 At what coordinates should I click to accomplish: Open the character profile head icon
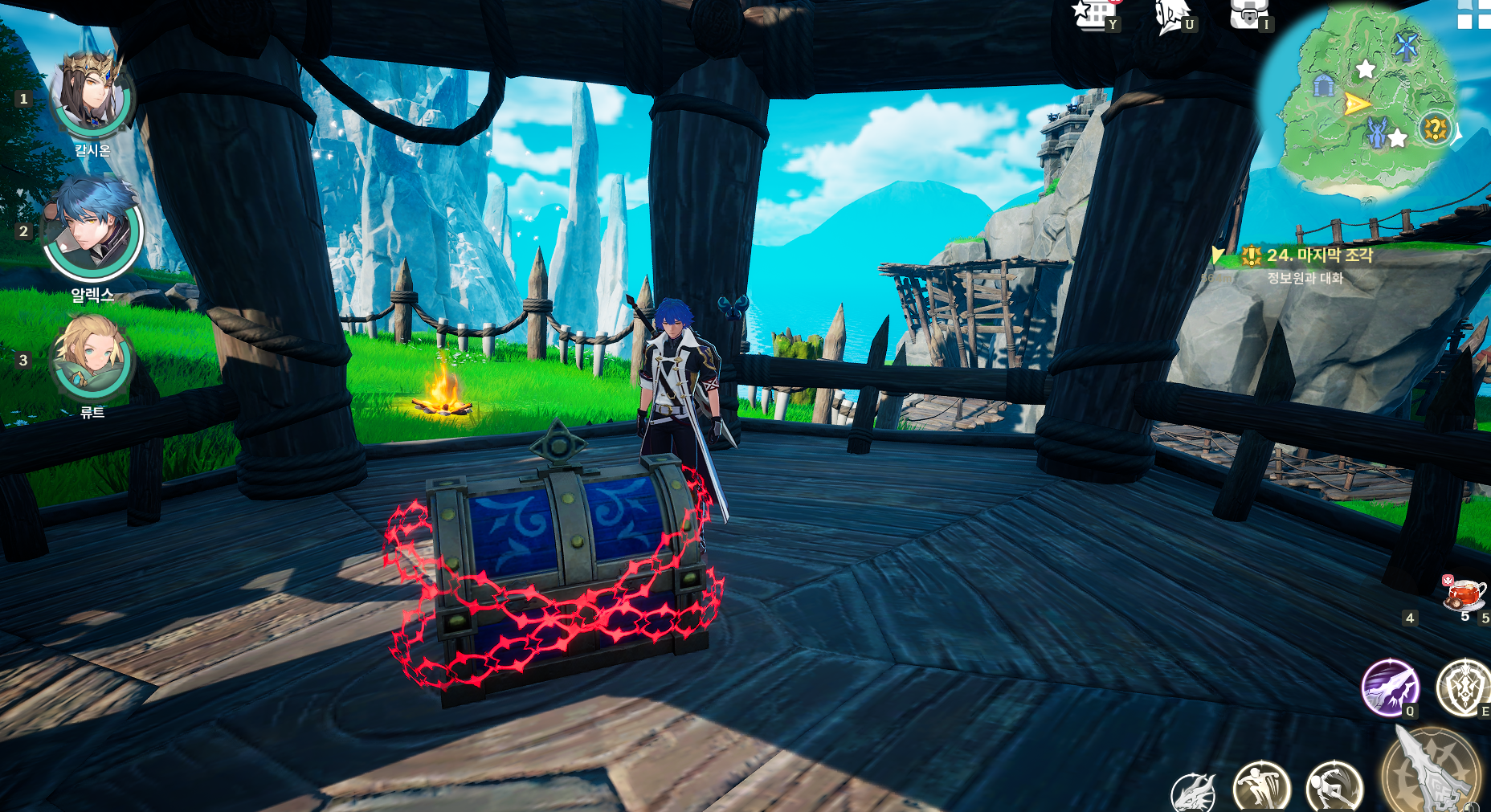pos(1171,16)
